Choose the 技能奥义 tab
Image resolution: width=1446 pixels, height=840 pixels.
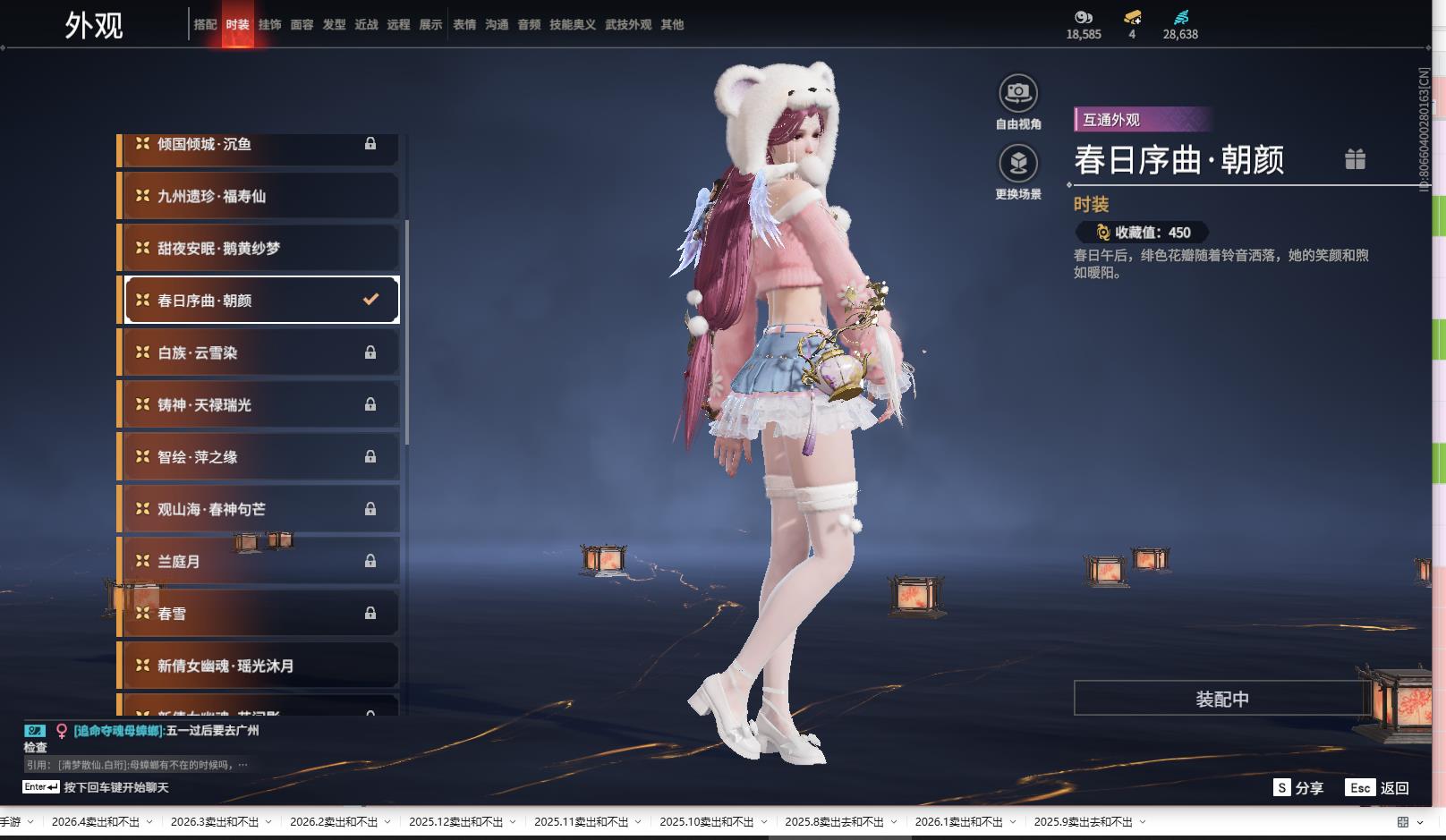click(572, 25)
